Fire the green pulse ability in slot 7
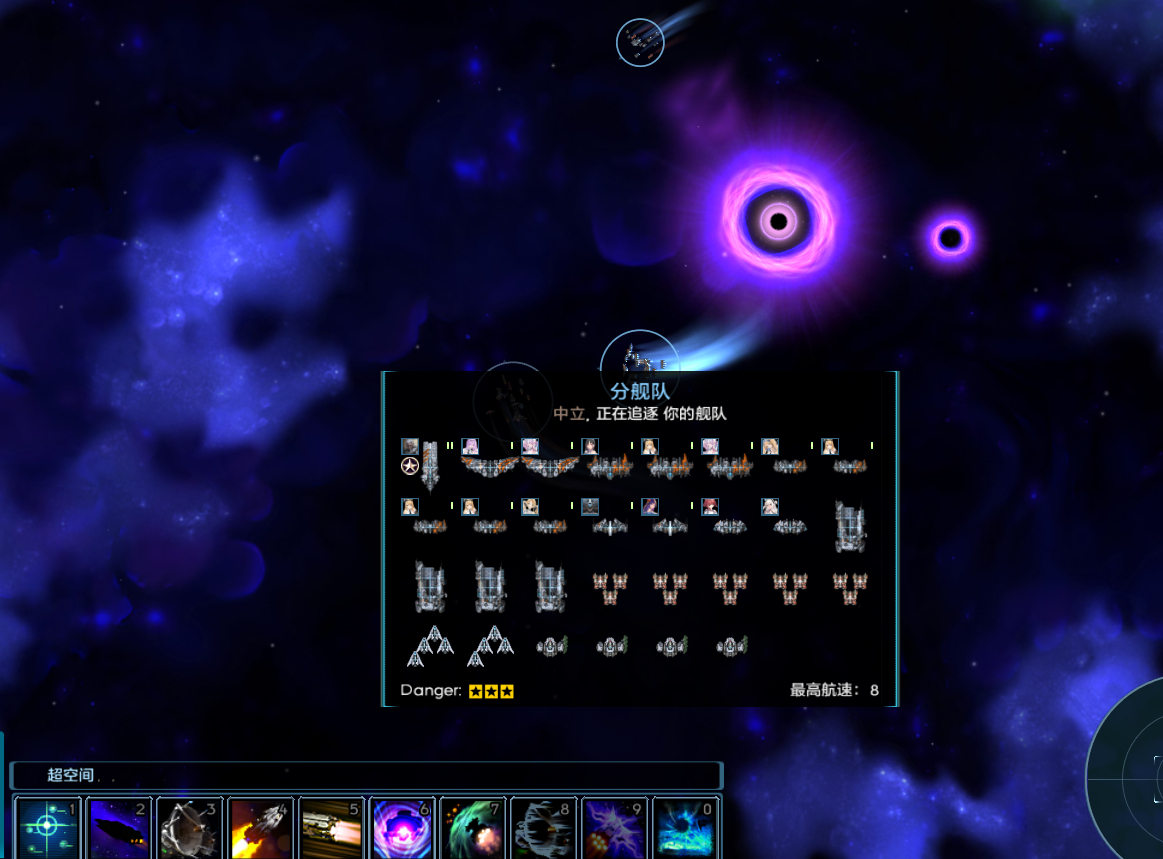Image resolution: width=1163 pixels, height=859 pixels. point(473,828)
